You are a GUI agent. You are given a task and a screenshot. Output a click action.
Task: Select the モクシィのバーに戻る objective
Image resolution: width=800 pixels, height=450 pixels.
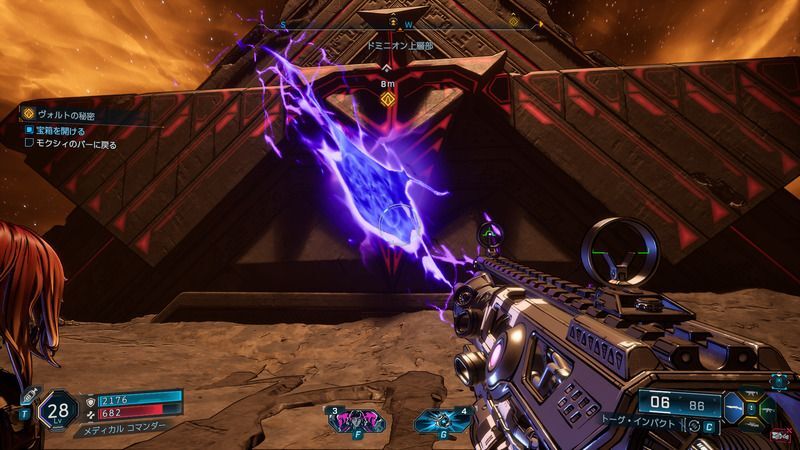coord(77,143)
